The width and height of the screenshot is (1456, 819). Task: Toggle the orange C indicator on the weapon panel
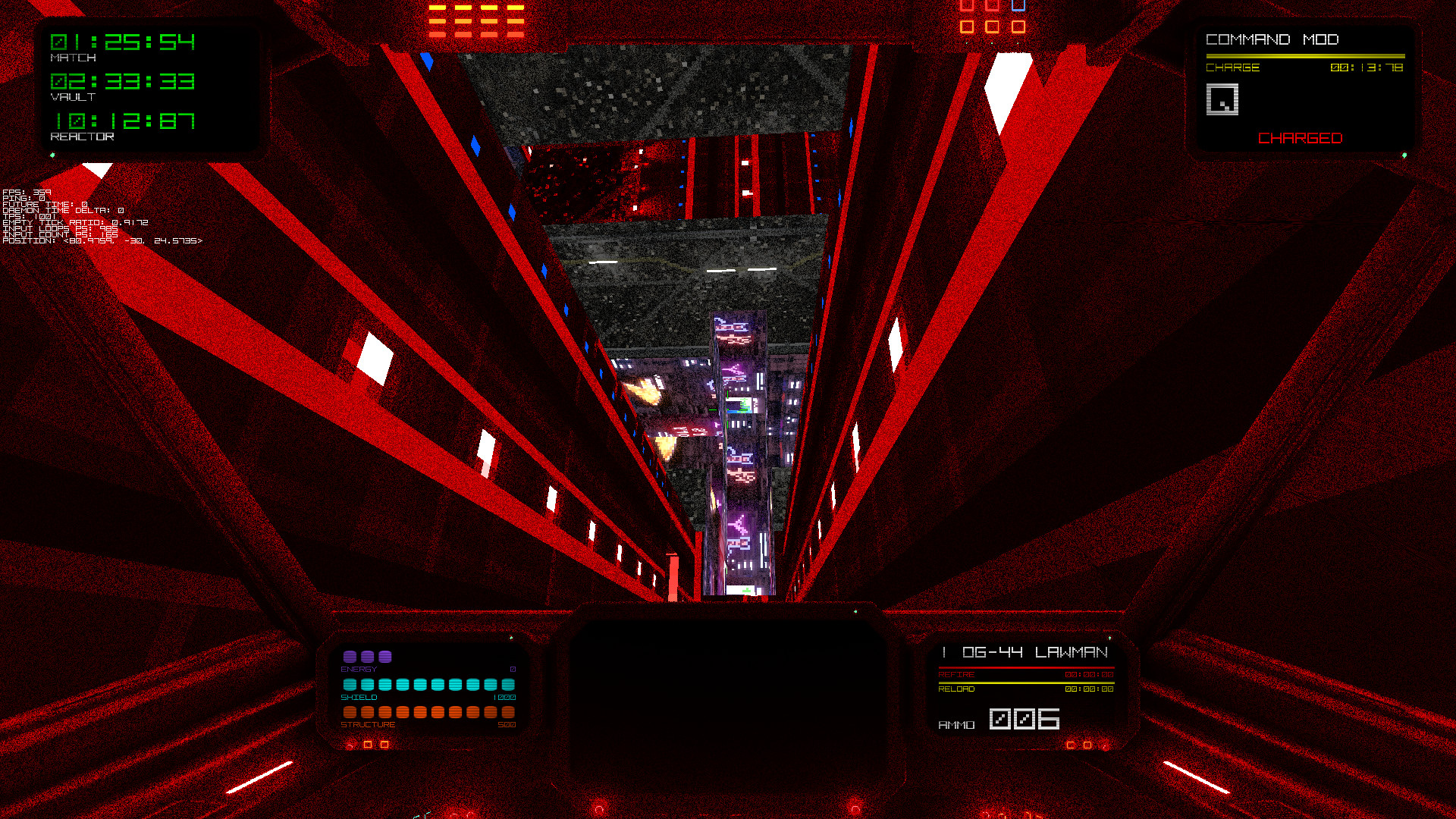1071,745
